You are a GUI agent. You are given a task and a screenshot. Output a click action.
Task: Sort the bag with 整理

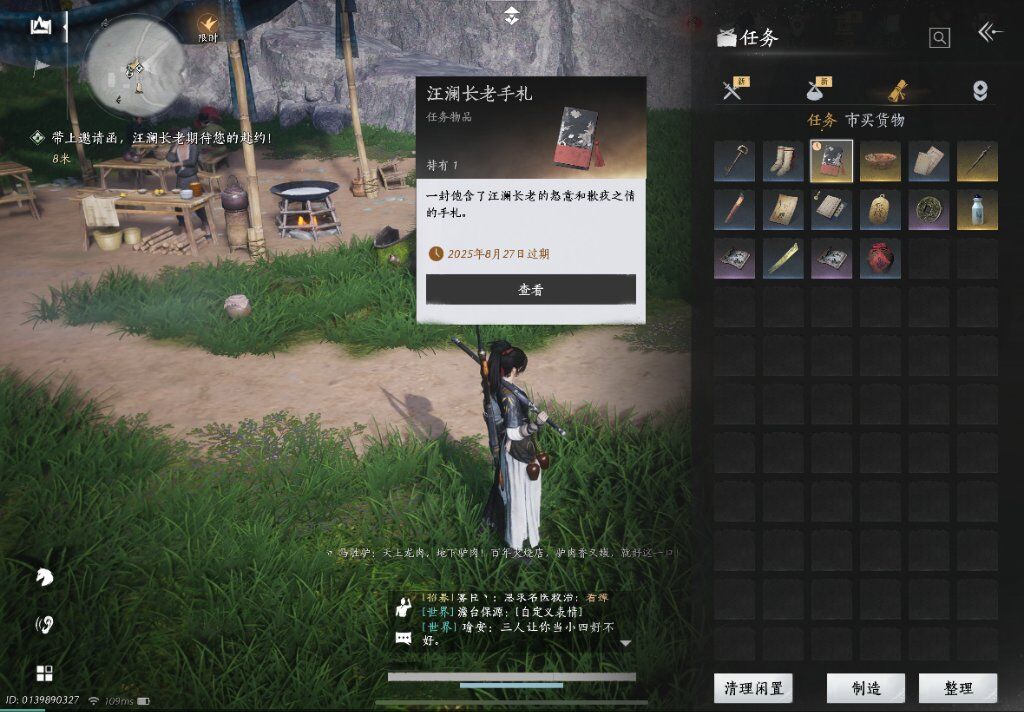pyautogui.click(x=957, y=688)
